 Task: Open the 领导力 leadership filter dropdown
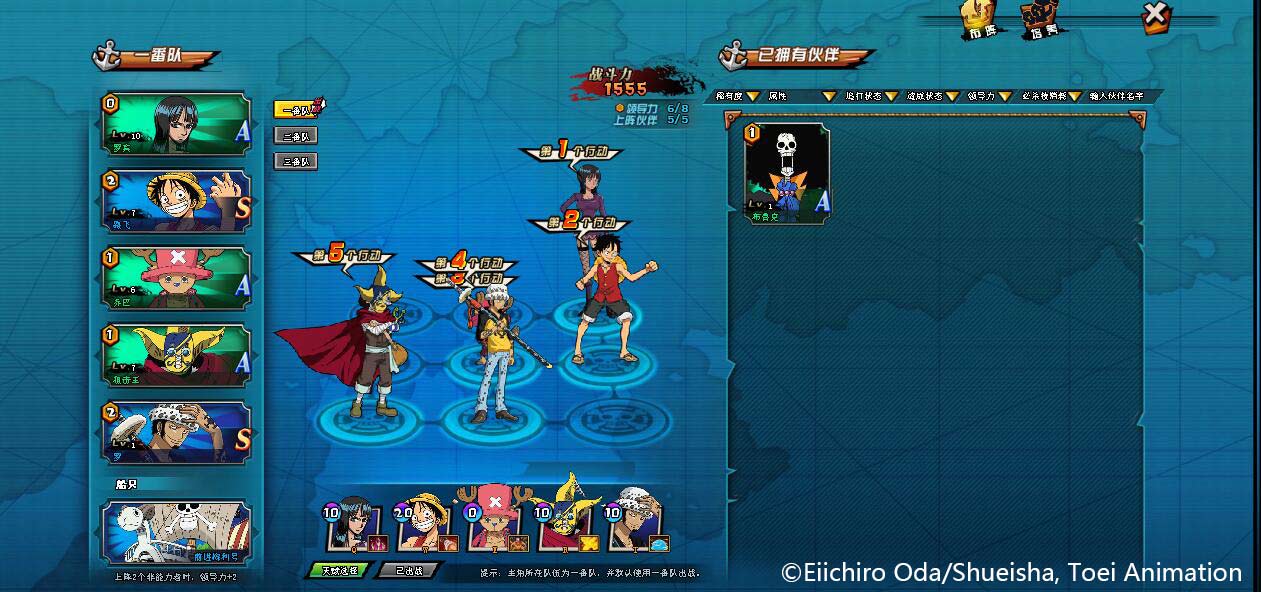click(985, 96)
